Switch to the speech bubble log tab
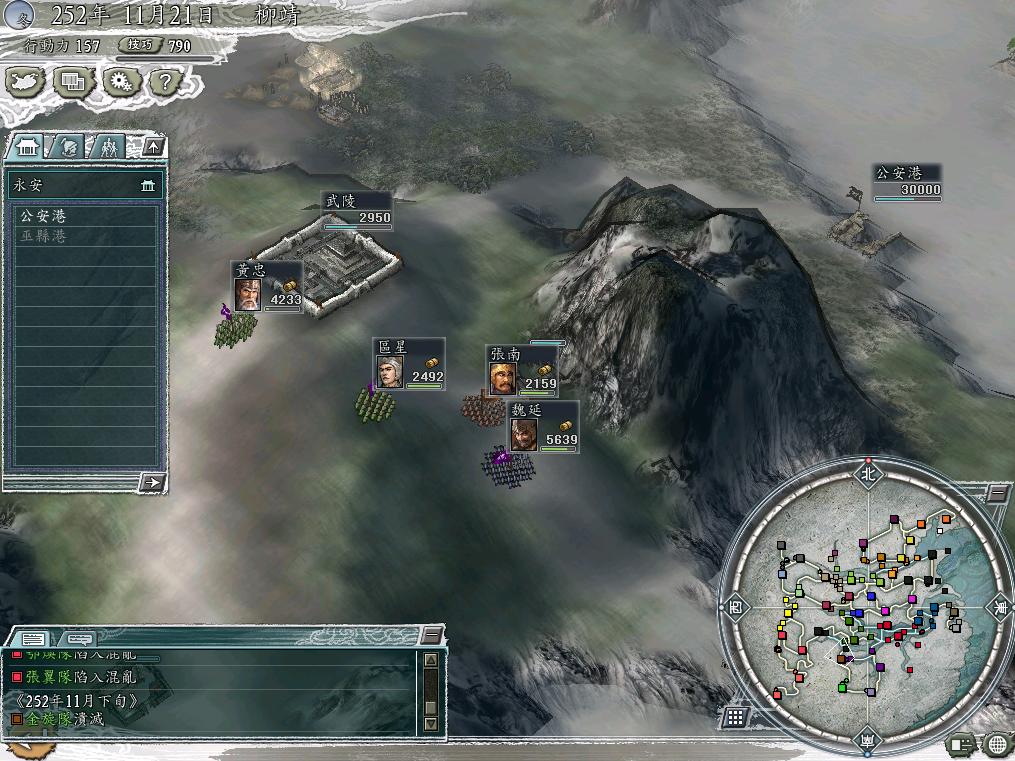Image resolution: width=1015 pixels, height=761 pixels. click(80, 637)
